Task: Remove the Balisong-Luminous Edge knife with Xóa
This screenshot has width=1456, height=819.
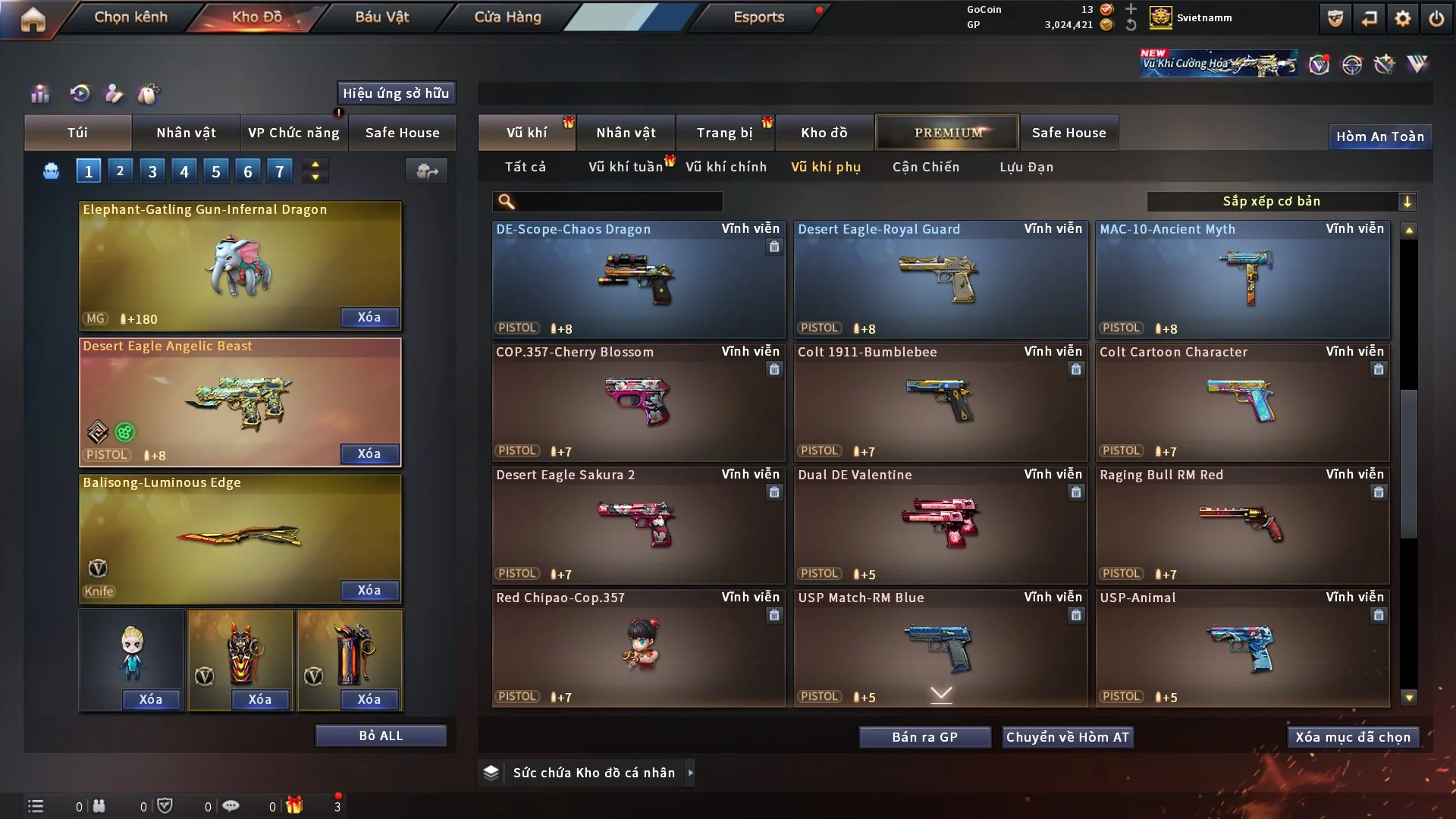Action: pos(369,590)
